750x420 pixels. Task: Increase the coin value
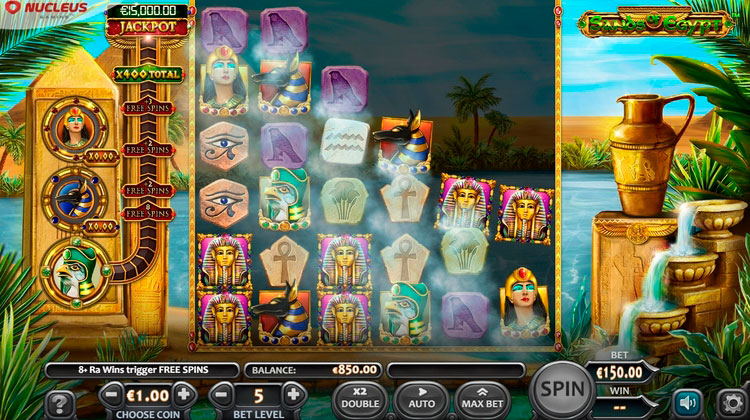click(184, 395)
